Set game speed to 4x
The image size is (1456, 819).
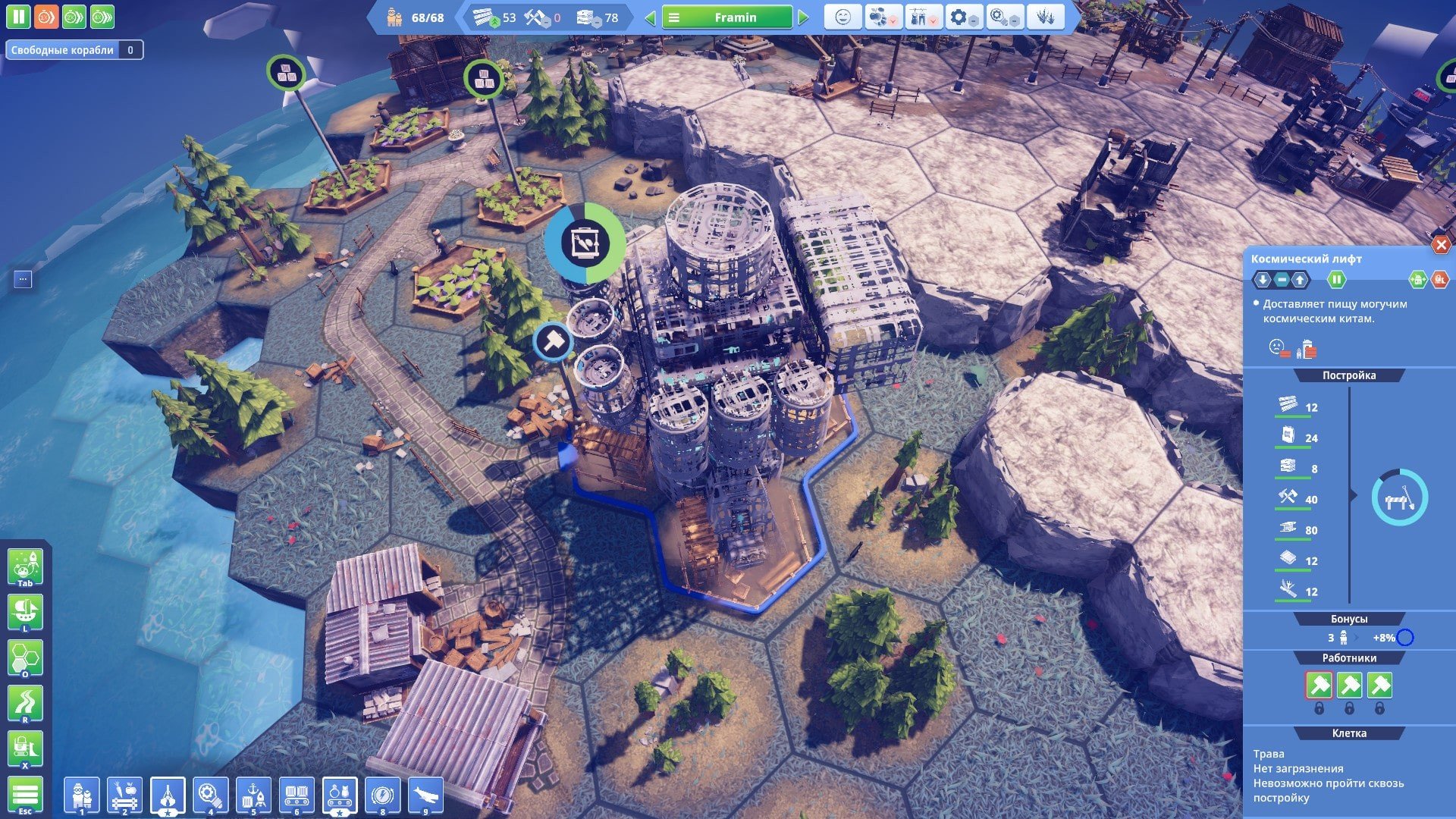pyautogui.click(x=102, y=17)
